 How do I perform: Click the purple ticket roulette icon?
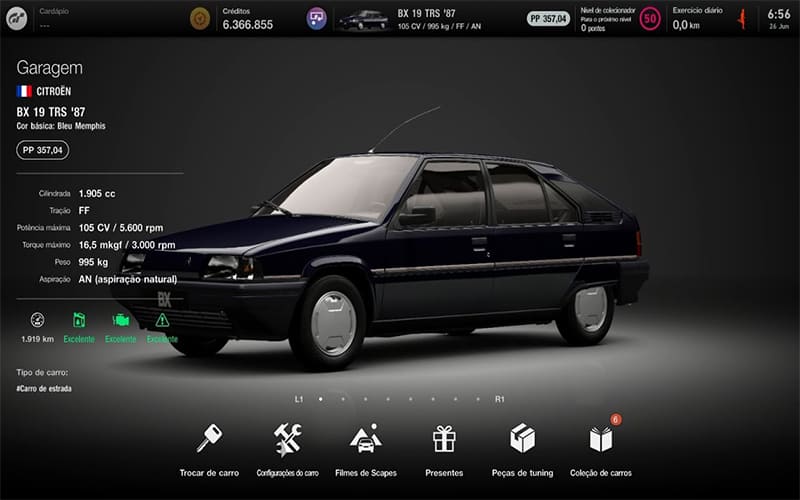[316, 19]
